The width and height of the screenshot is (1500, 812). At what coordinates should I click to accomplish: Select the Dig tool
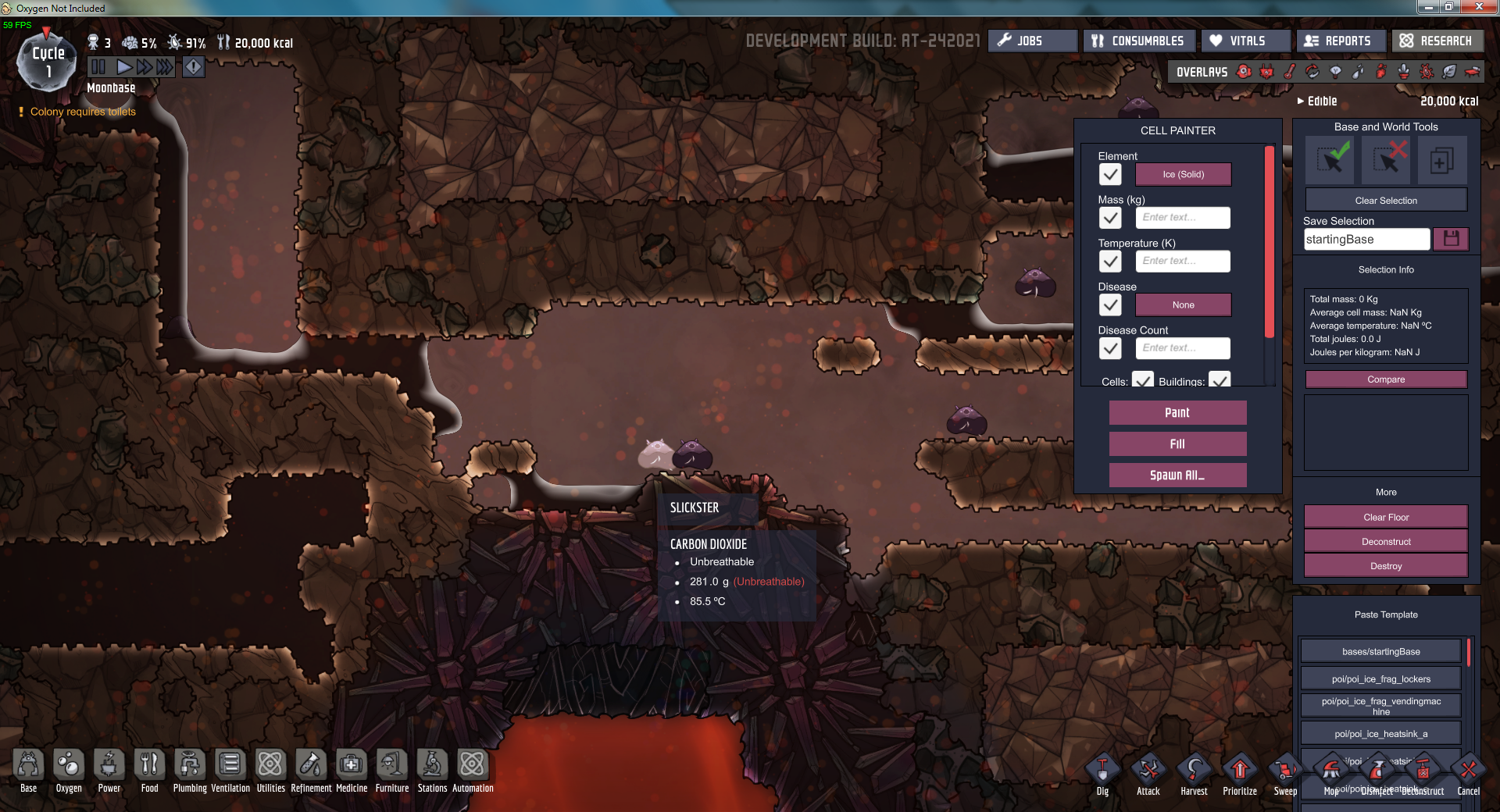[x=1102, y=769]
